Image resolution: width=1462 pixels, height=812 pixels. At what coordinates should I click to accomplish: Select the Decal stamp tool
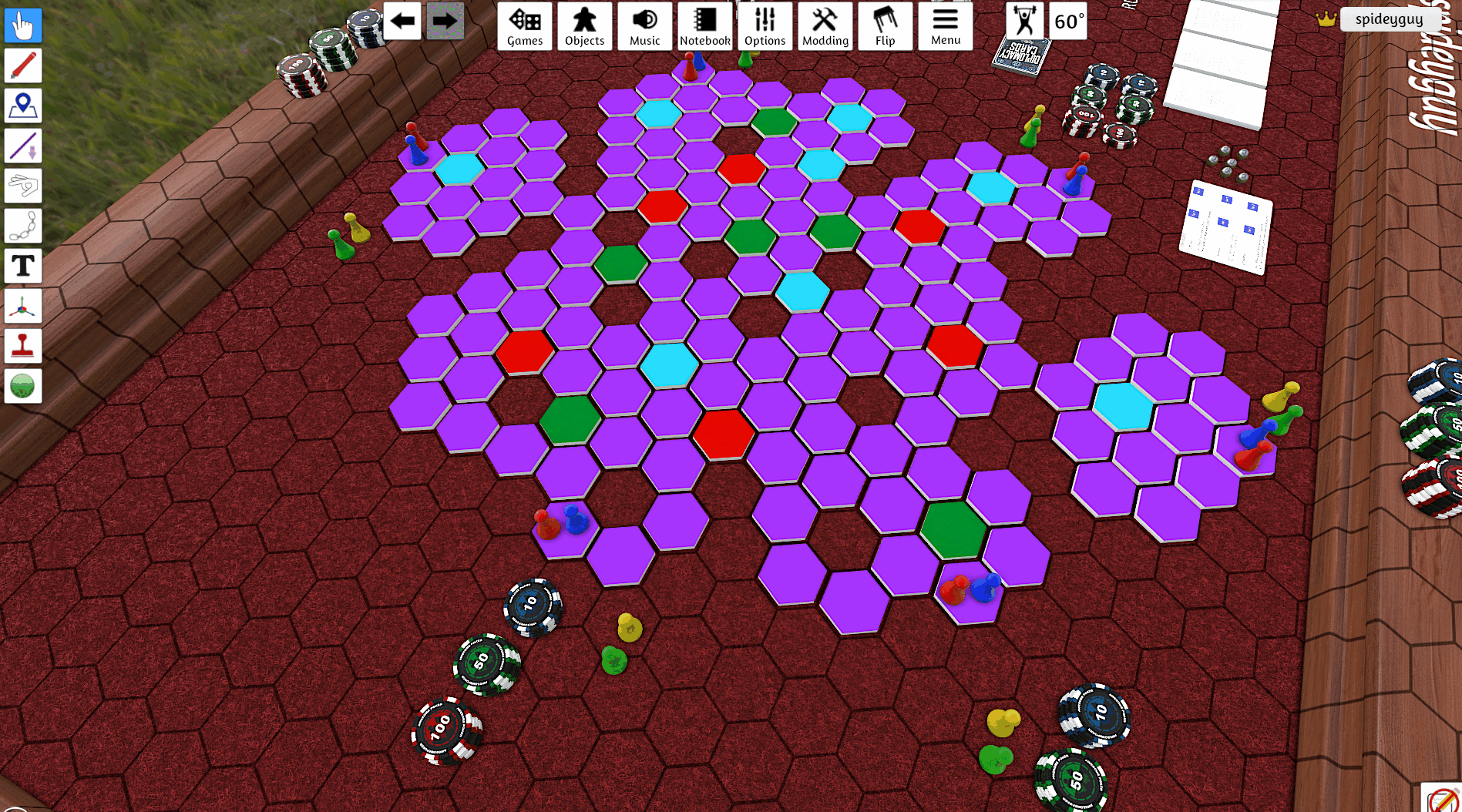click(22, 346)
